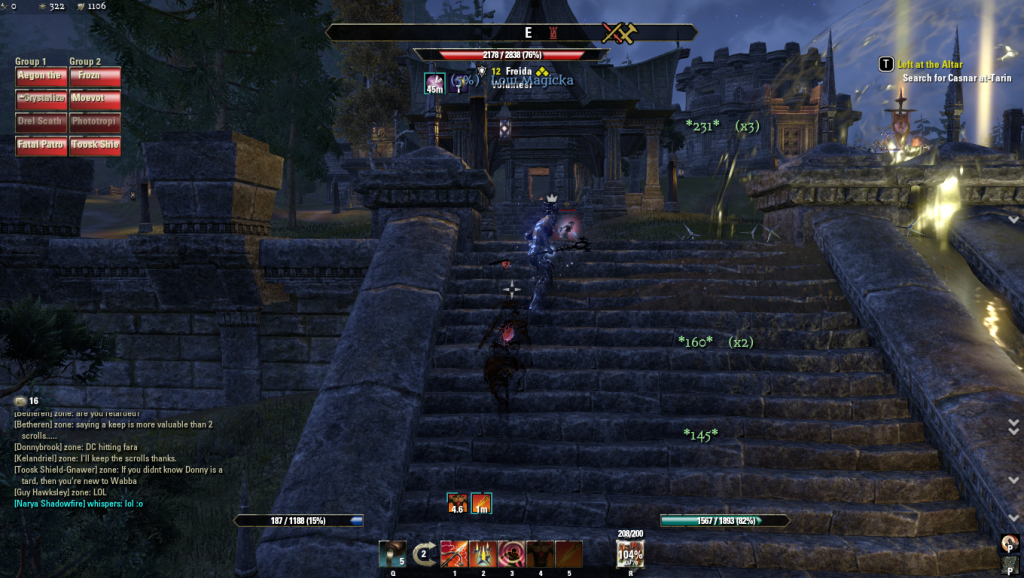
Task: Click Narya Shadowfire's whisper in chat
Action: (78, 503)
